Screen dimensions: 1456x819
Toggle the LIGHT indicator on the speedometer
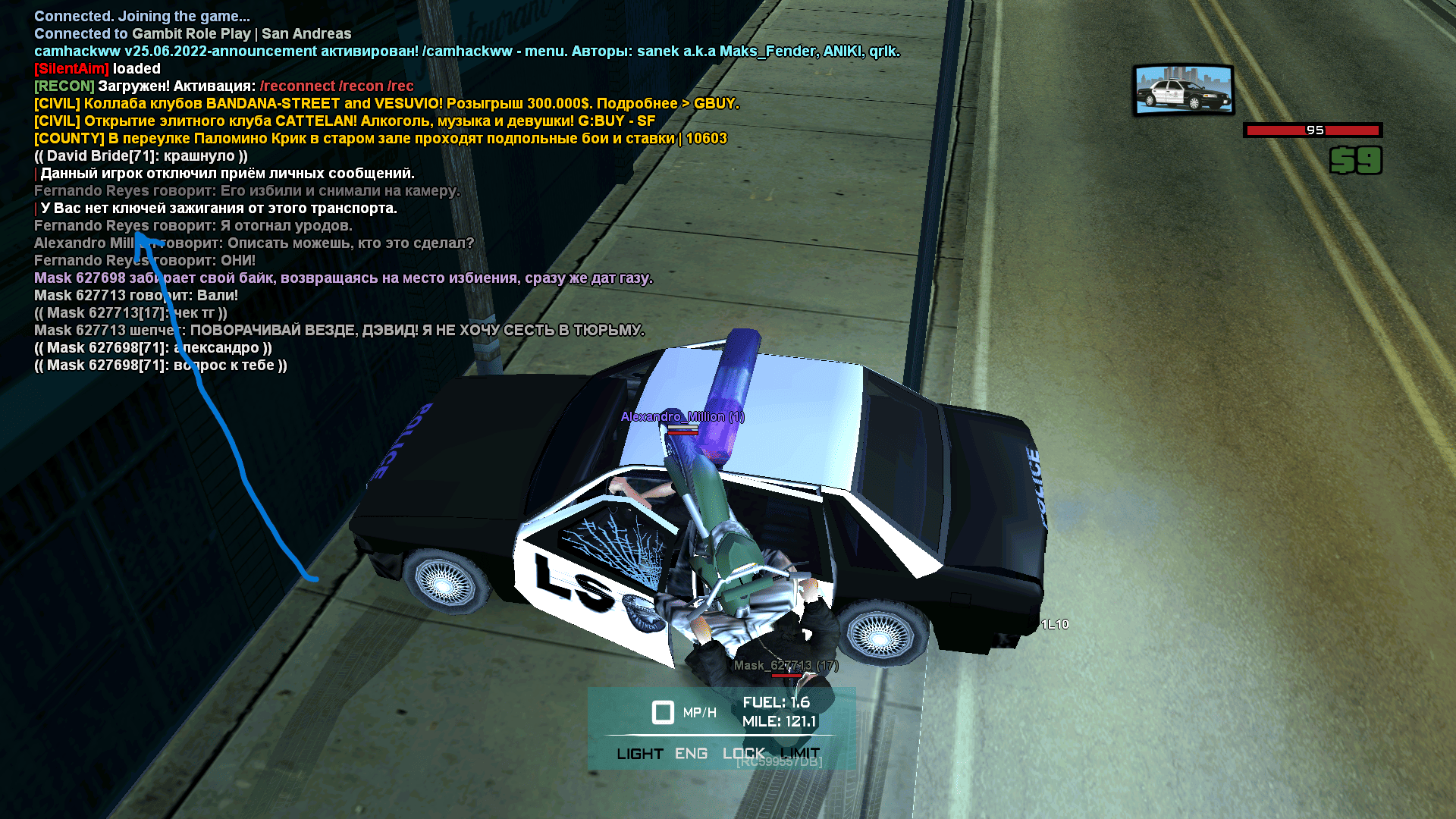[x=639, y=754]
